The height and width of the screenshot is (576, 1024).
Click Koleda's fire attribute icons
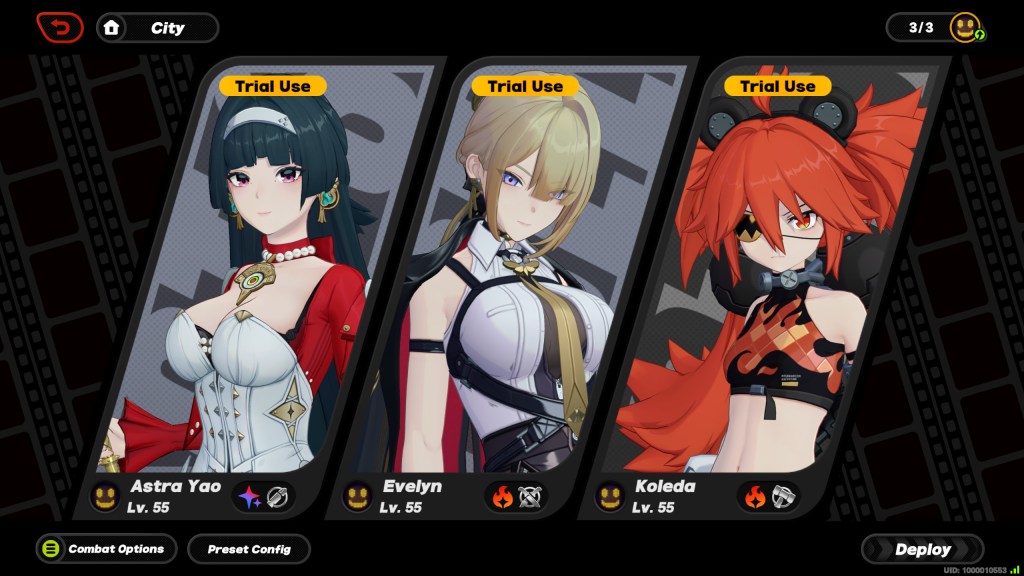pyautogui.click(x=769, y=496)
